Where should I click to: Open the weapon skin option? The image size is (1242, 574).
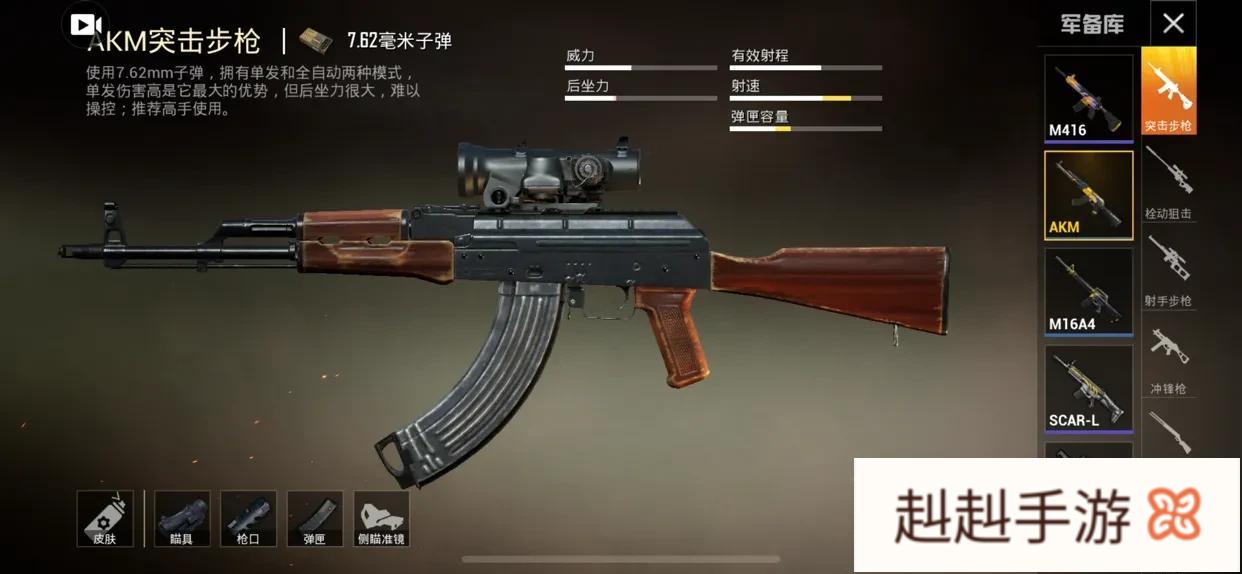[x=105, y=518]
